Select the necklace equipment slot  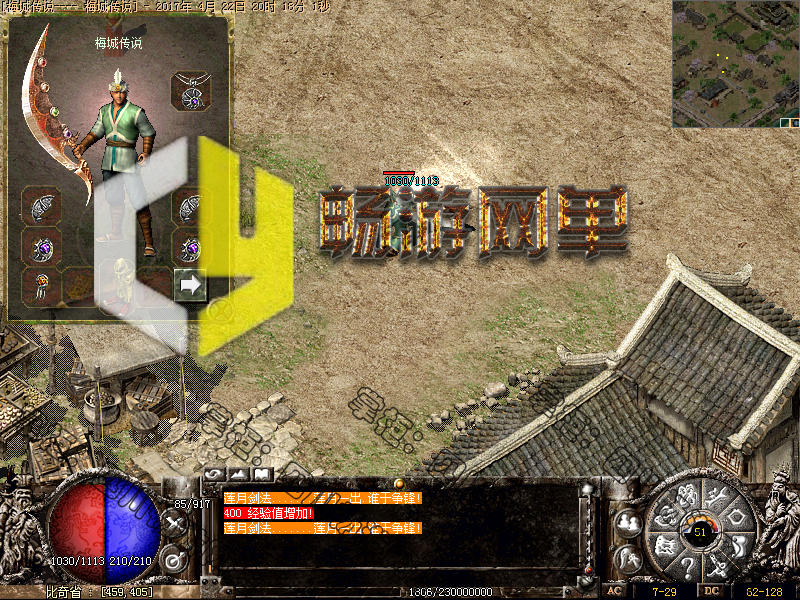[190, 91]
